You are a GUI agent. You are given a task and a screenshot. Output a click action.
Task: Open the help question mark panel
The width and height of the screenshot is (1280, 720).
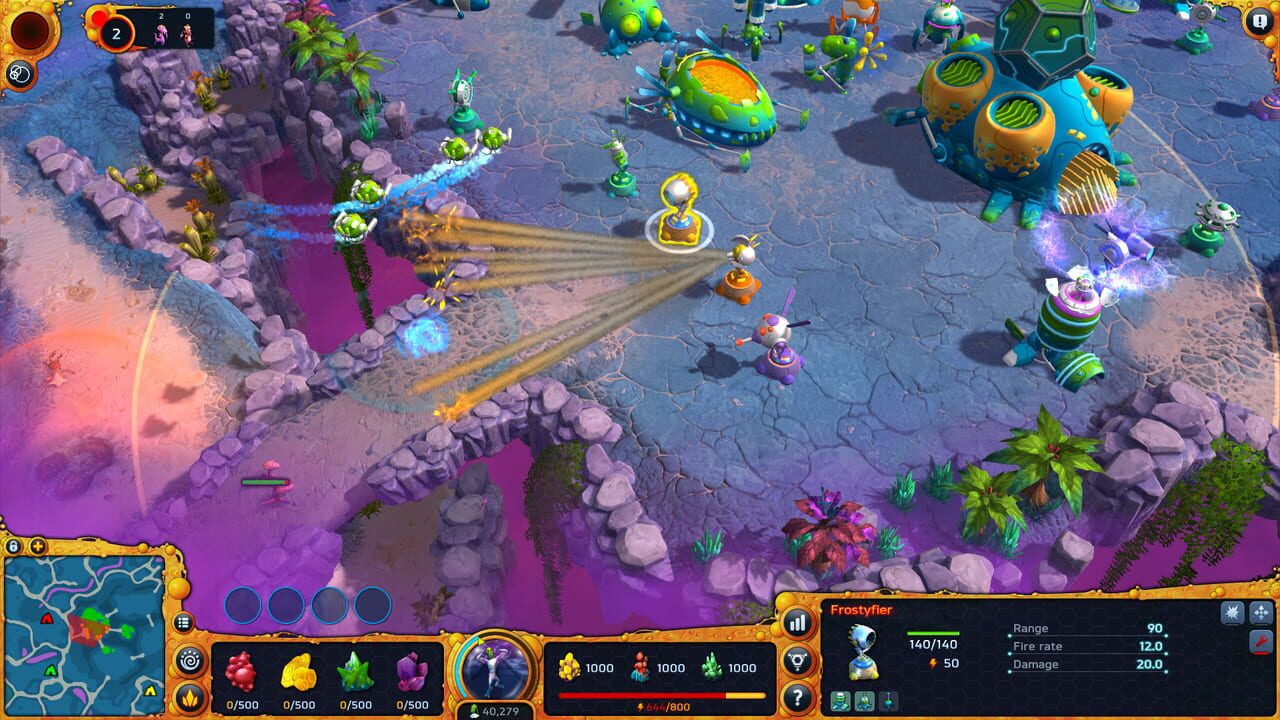[798, 696]
